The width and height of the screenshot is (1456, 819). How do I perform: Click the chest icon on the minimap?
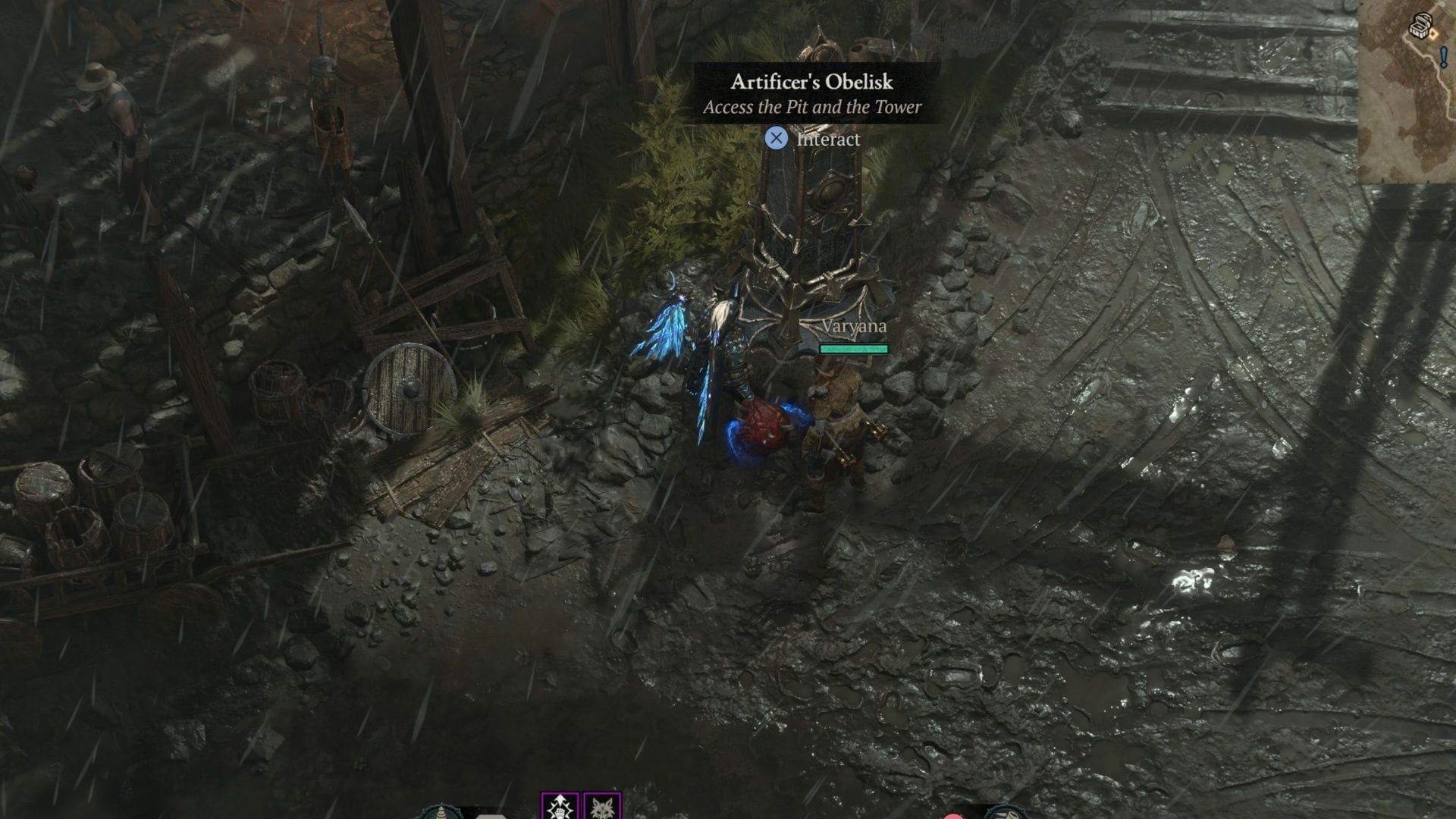pos(1421,26)
